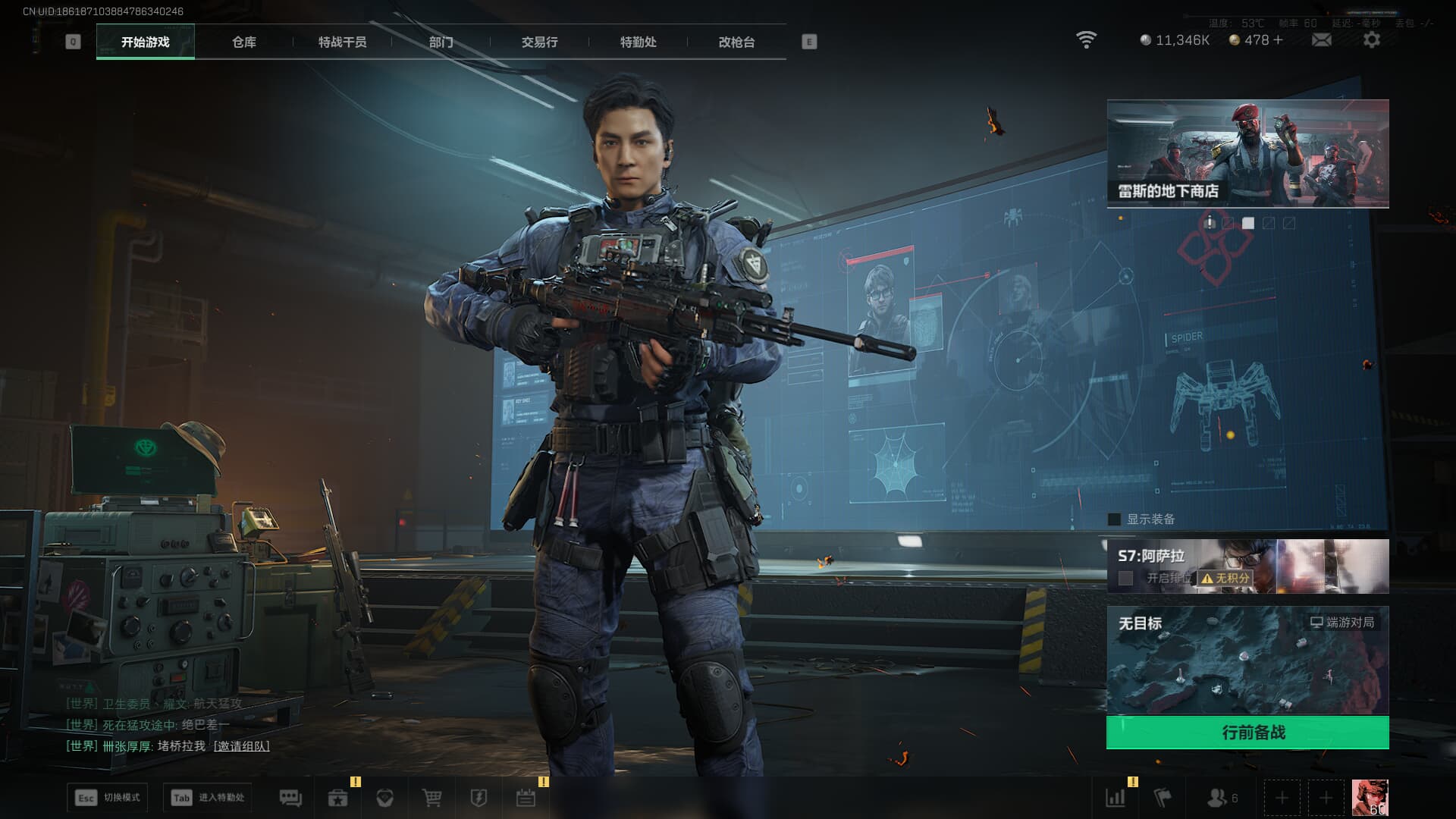
Task: Click the player avatar portrait
Action: [x=1370, y=798]
